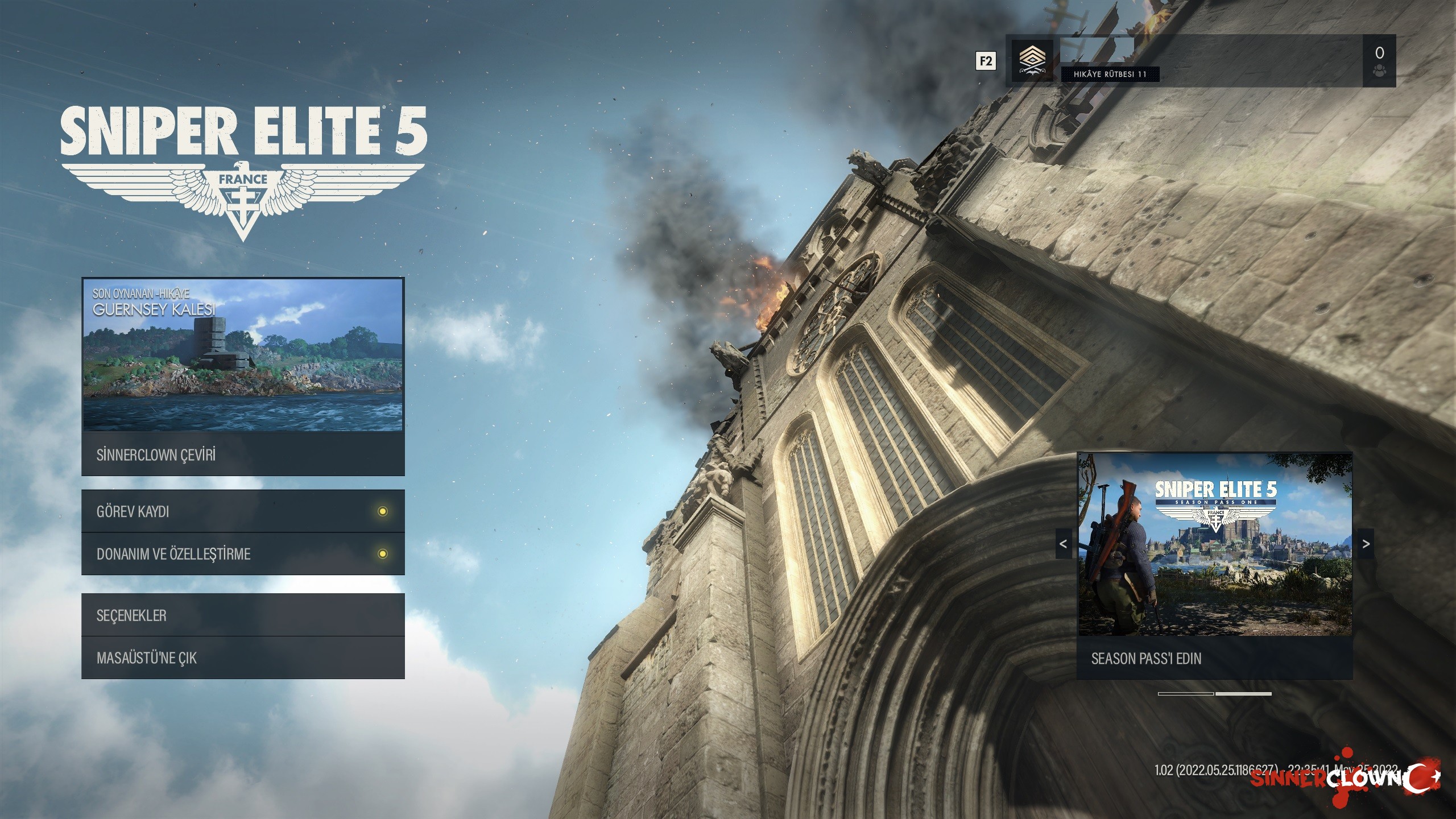Advance the promo carousel with the right arrow

(1366, 544)
